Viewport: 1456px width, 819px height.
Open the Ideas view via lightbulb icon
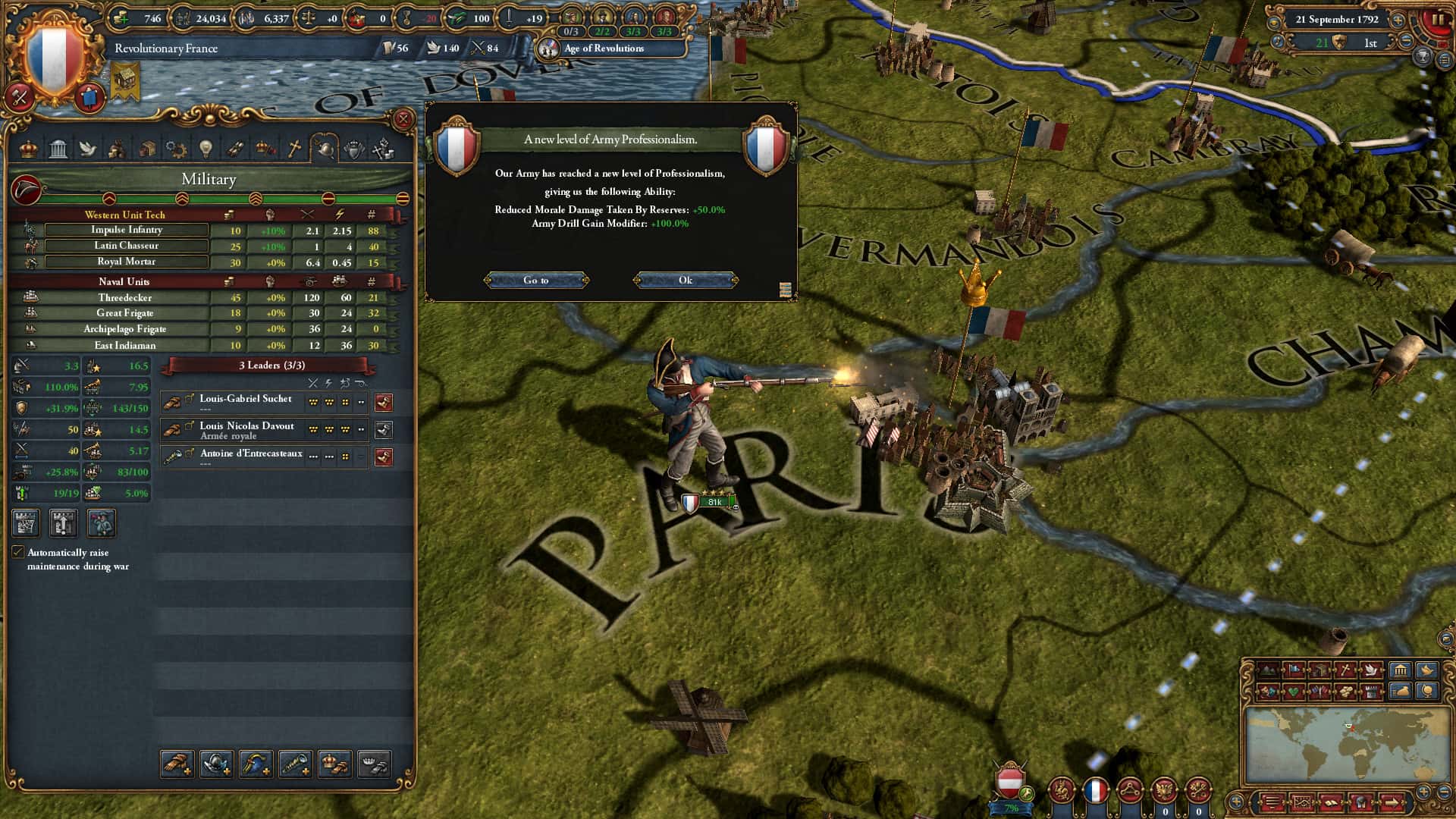pos(206,149)
